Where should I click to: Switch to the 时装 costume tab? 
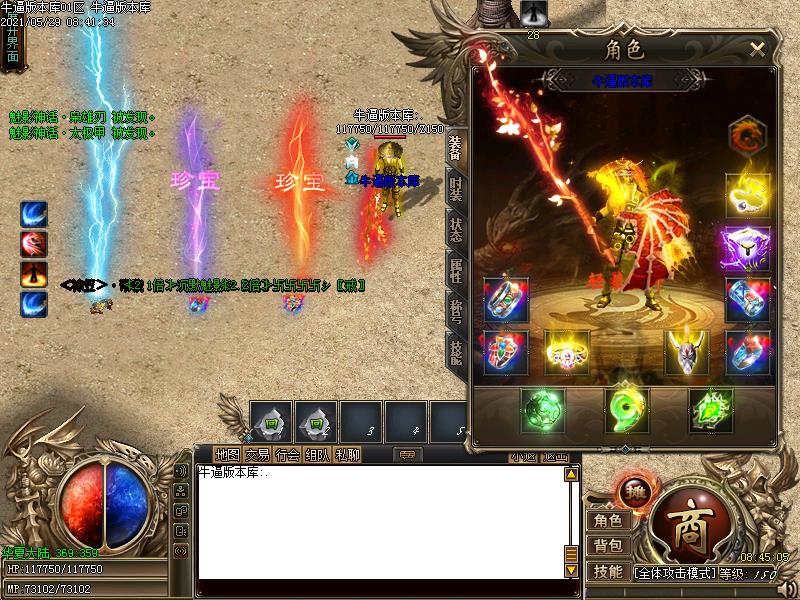(456, 189)
